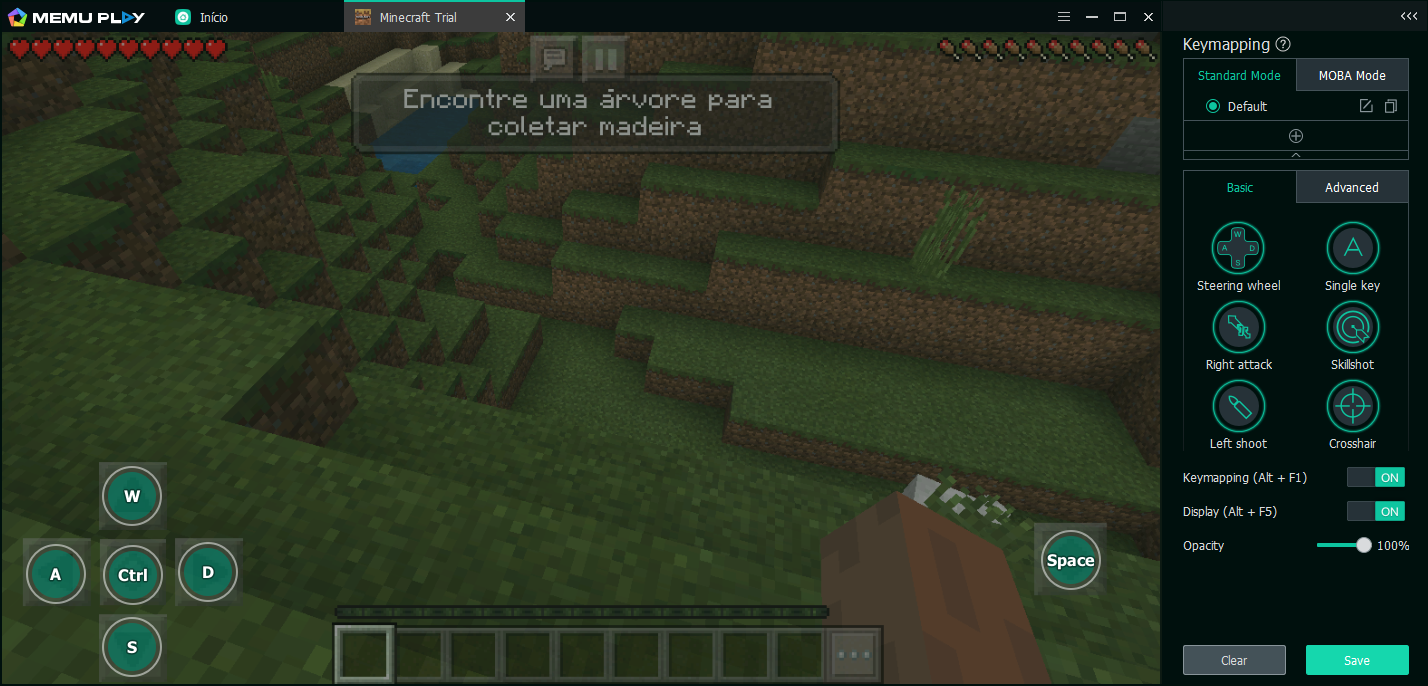The height and width of the screenshot is (686, 1428).
Task: Tap the D move right button
Action: (208, 572)
